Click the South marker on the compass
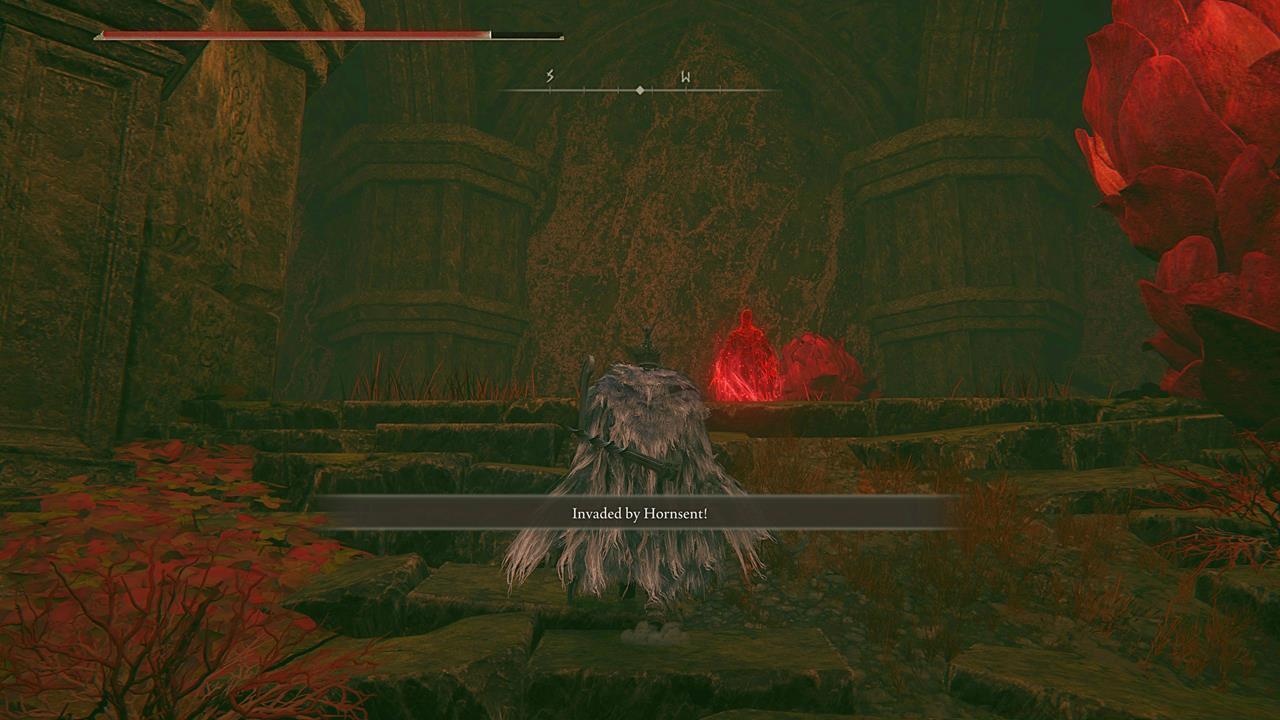The height and width of the screenshot is (720, 1280). tap(548, 73)
